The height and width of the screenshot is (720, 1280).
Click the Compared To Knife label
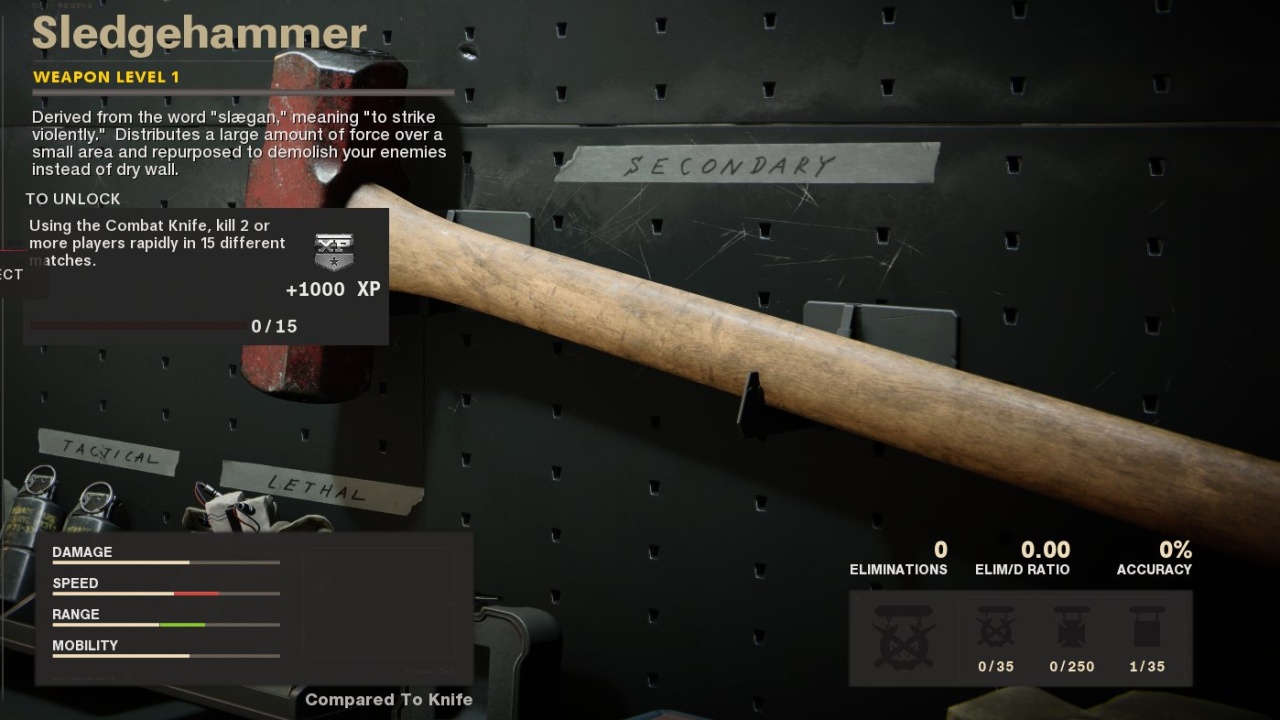[388, 700]
